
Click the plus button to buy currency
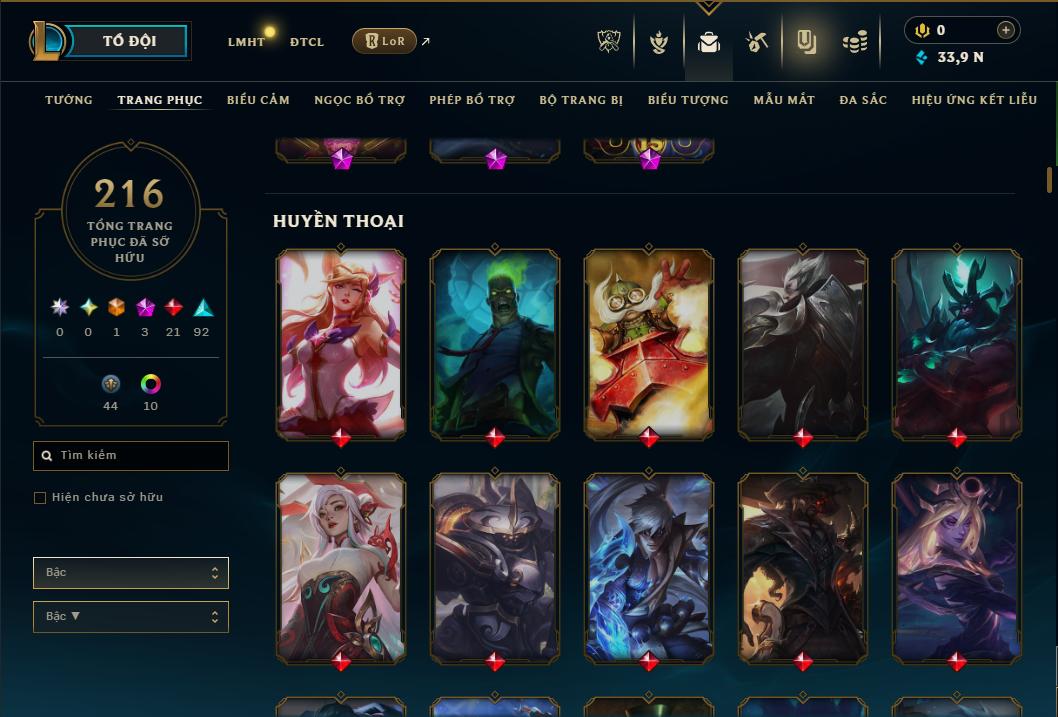coord(1005,30)
